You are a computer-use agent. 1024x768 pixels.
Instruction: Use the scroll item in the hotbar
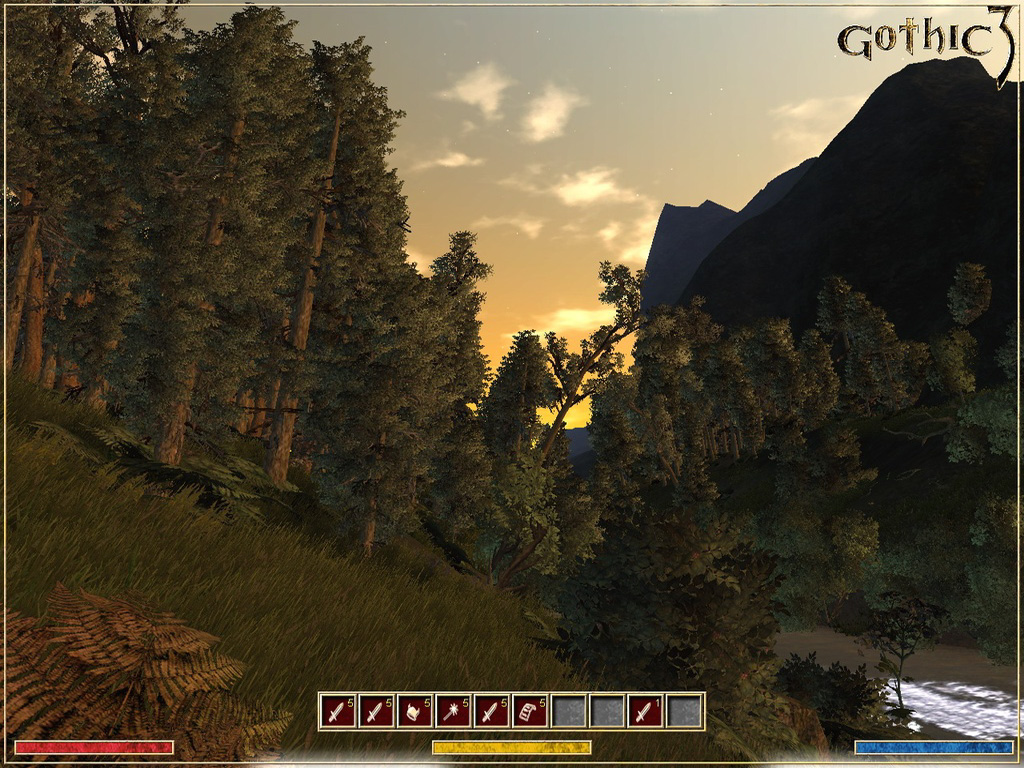click(x=530, y=711)
